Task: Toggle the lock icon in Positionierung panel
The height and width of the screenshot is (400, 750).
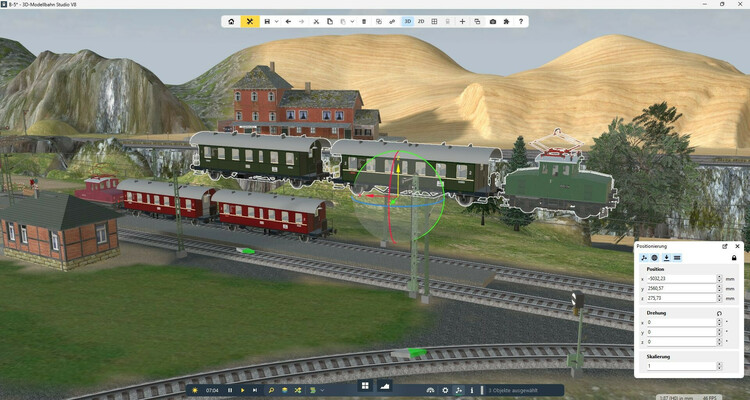Action: point(735,258)
